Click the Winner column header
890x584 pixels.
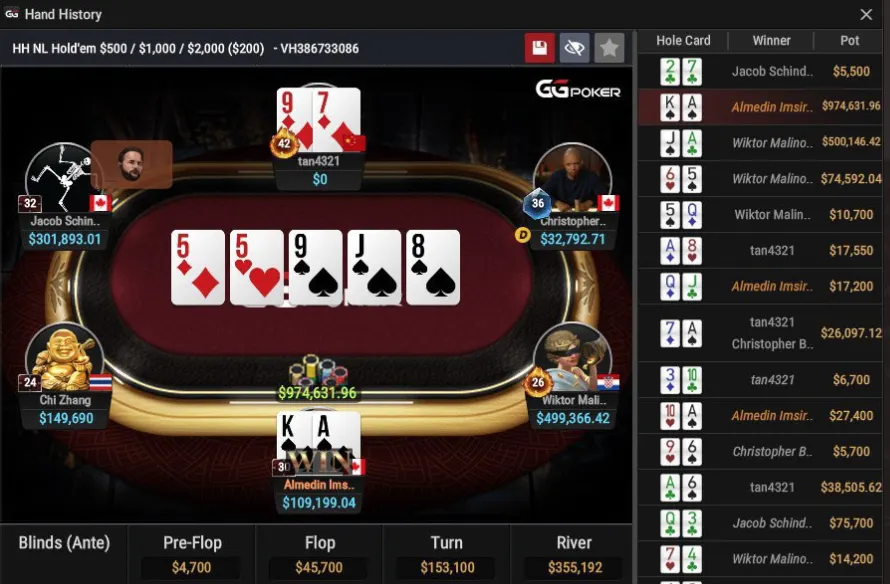771,41
